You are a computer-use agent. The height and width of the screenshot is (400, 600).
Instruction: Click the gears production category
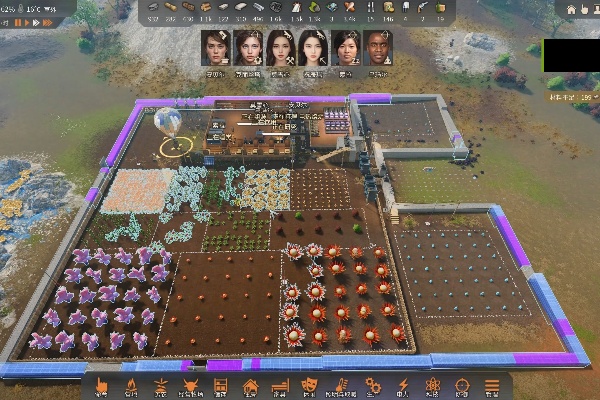tap(372, 385)
